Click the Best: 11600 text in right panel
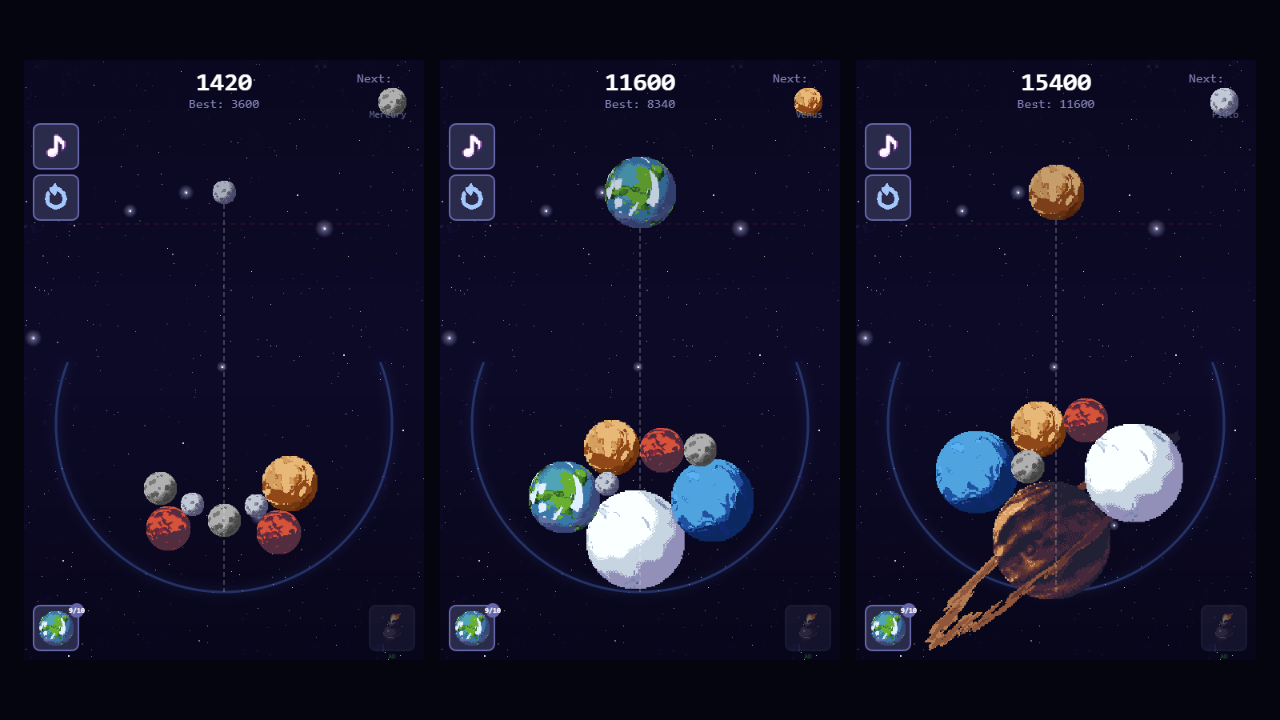Screen dimensions: 1280x720 pos(1056,103)
